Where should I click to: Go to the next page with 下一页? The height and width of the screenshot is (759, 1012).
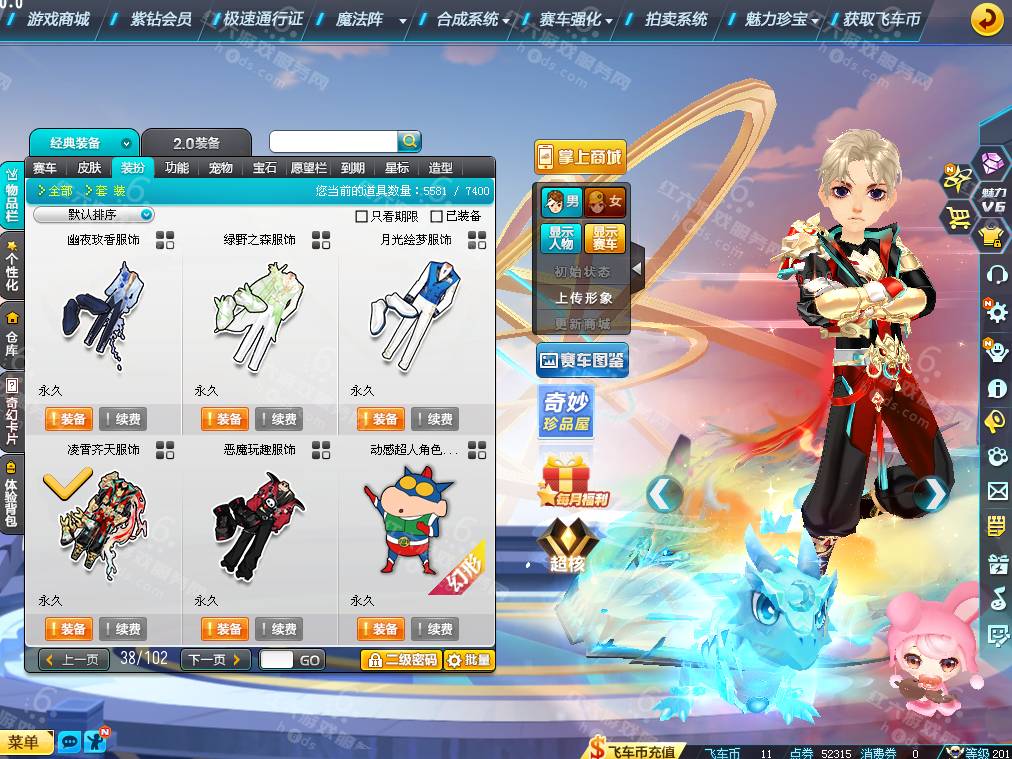pos(215,660)
